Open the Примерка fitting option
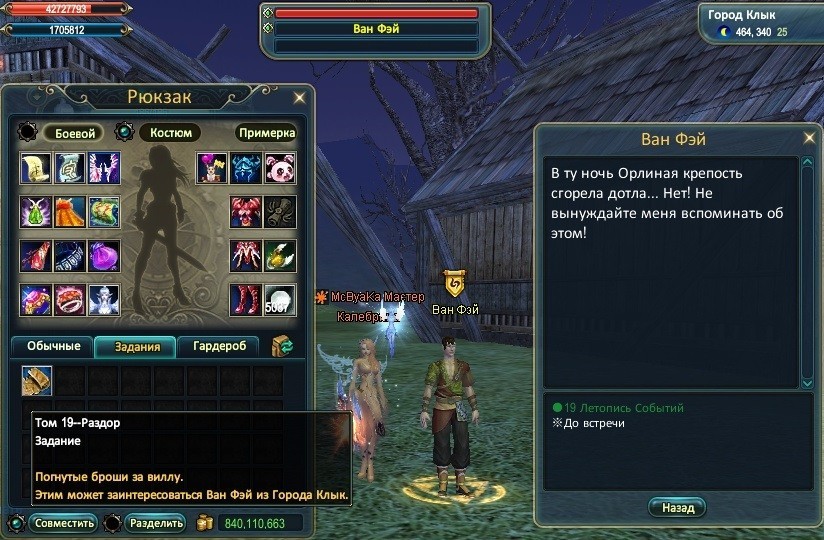 [267, 133]
